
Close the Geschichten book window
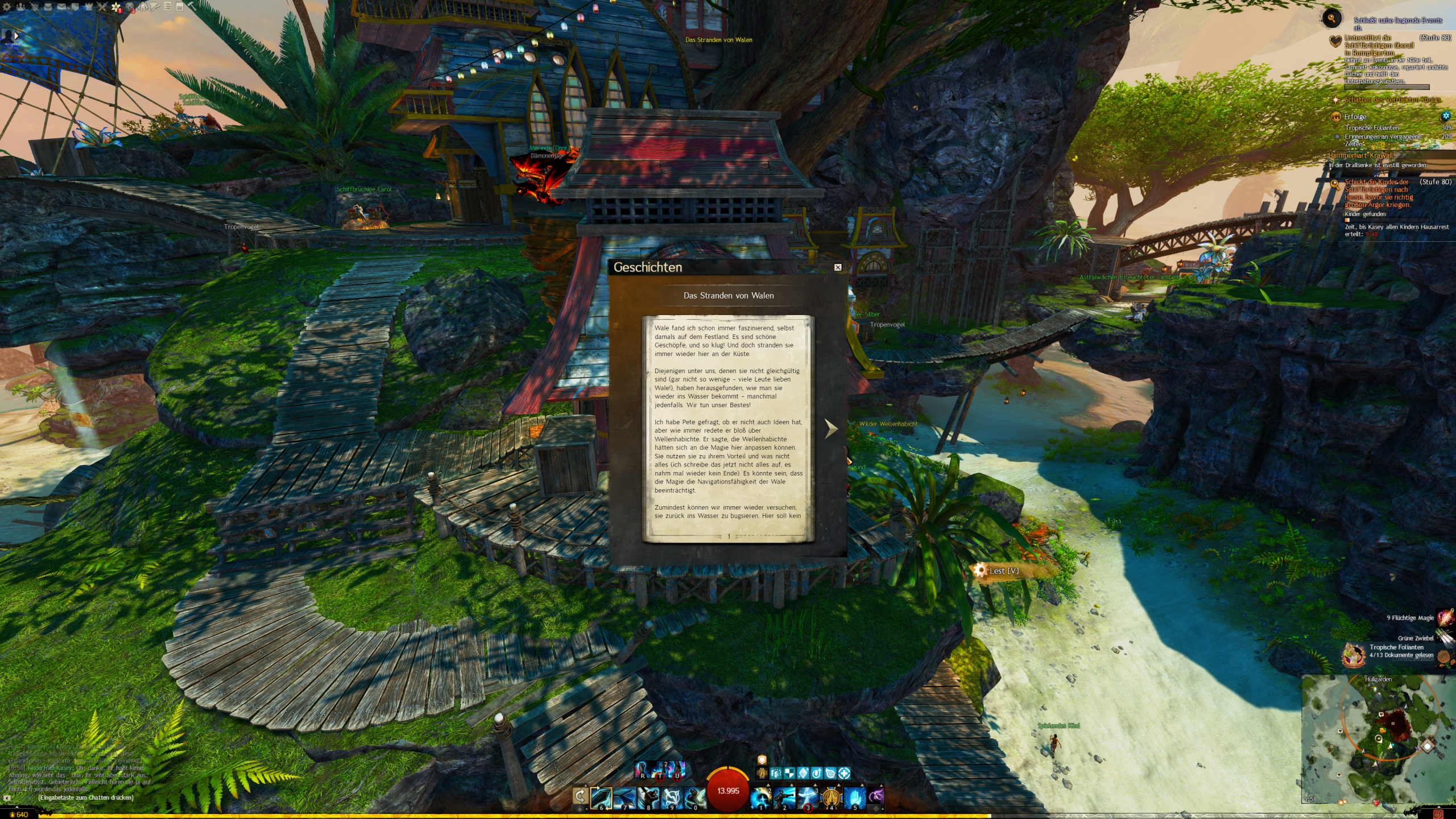[x=838, y=267]
